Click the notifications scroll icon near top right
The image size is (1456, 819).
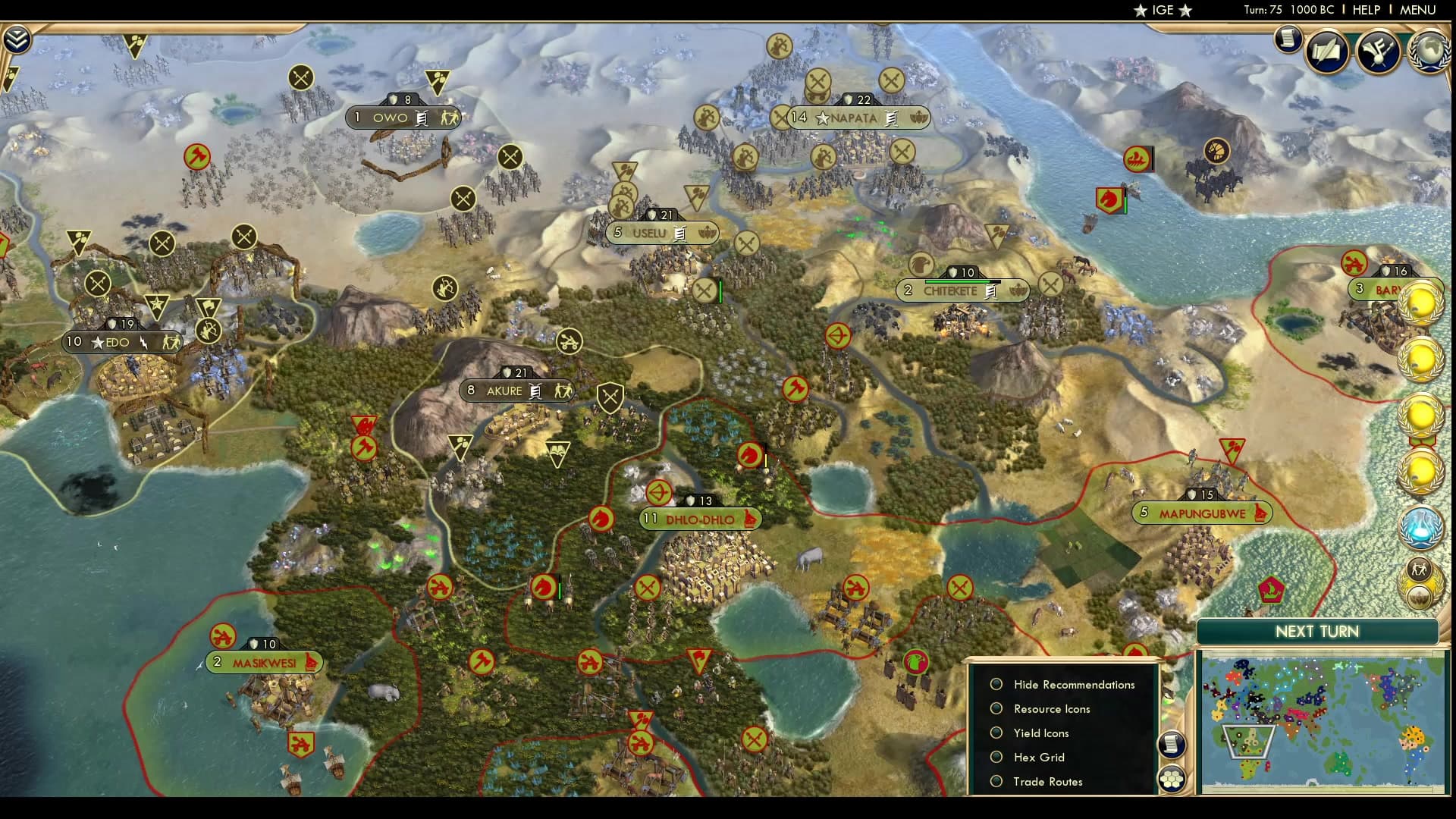1287,40
